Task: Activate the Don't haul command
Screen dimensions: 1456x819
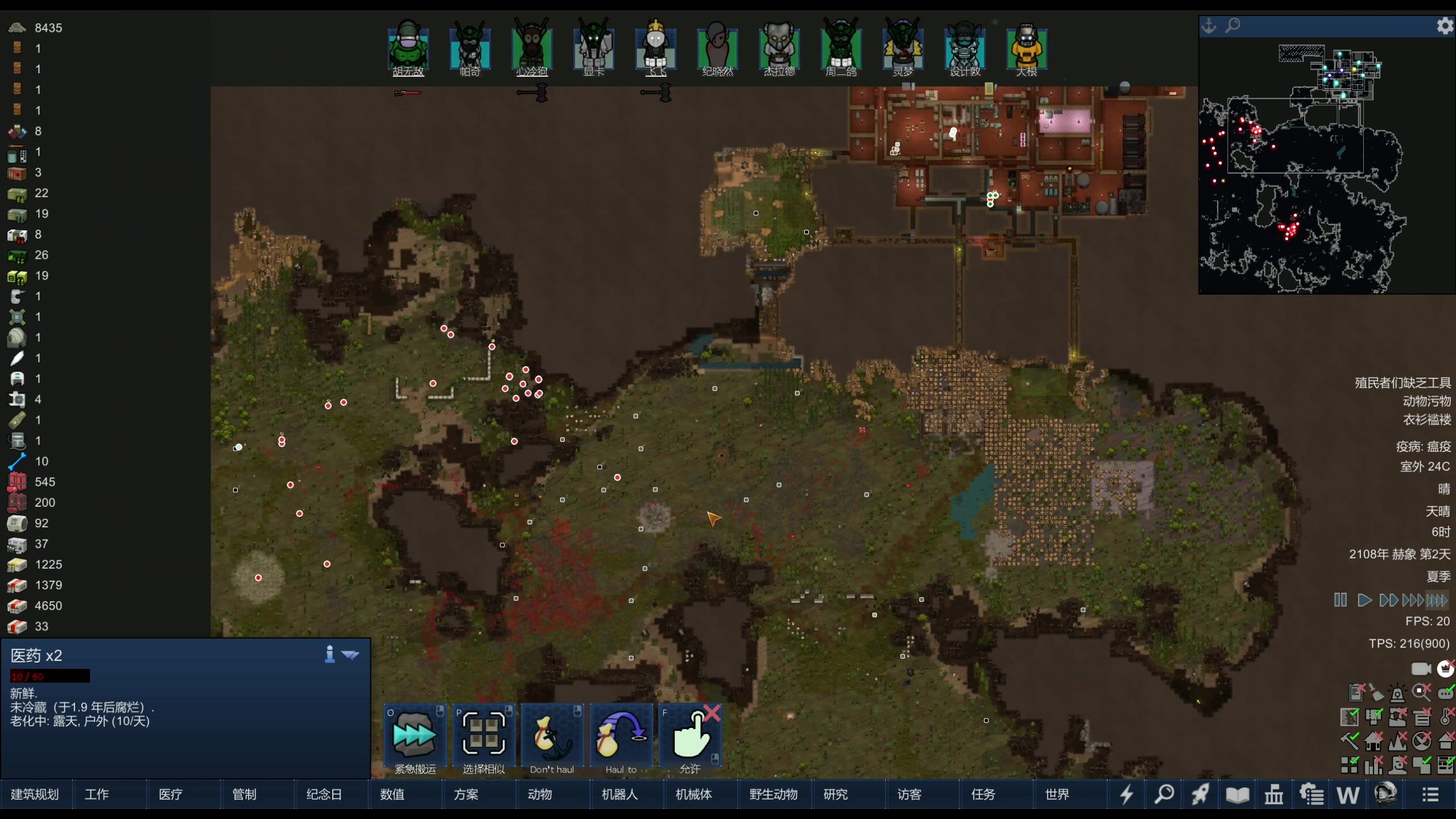Action: coord(552,737)
